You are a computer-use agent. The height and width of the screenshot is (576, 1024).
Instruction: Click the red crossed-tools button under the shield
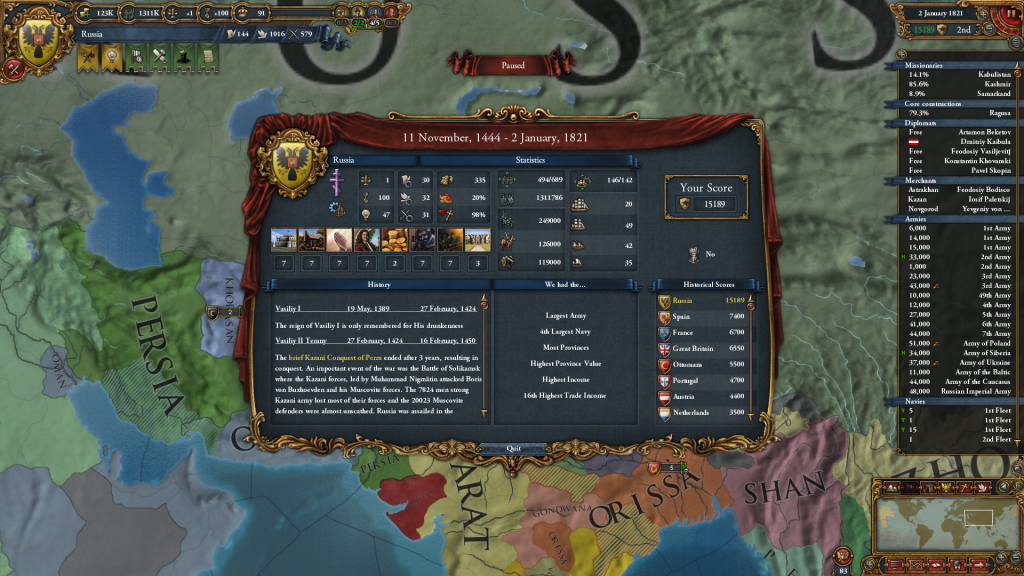(x=13, y=69)
